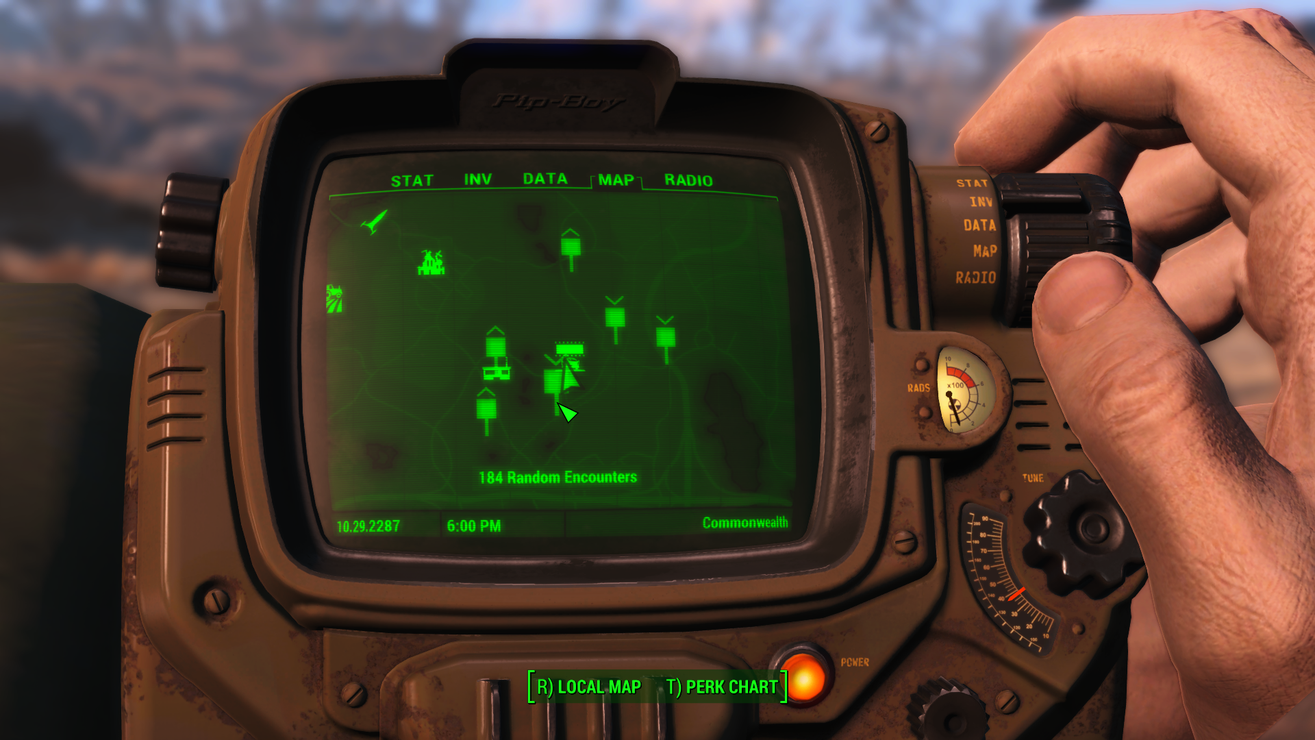Switch to the RADIO tab
Viewport: 1315px width, 740px height.
click(689, 181)
